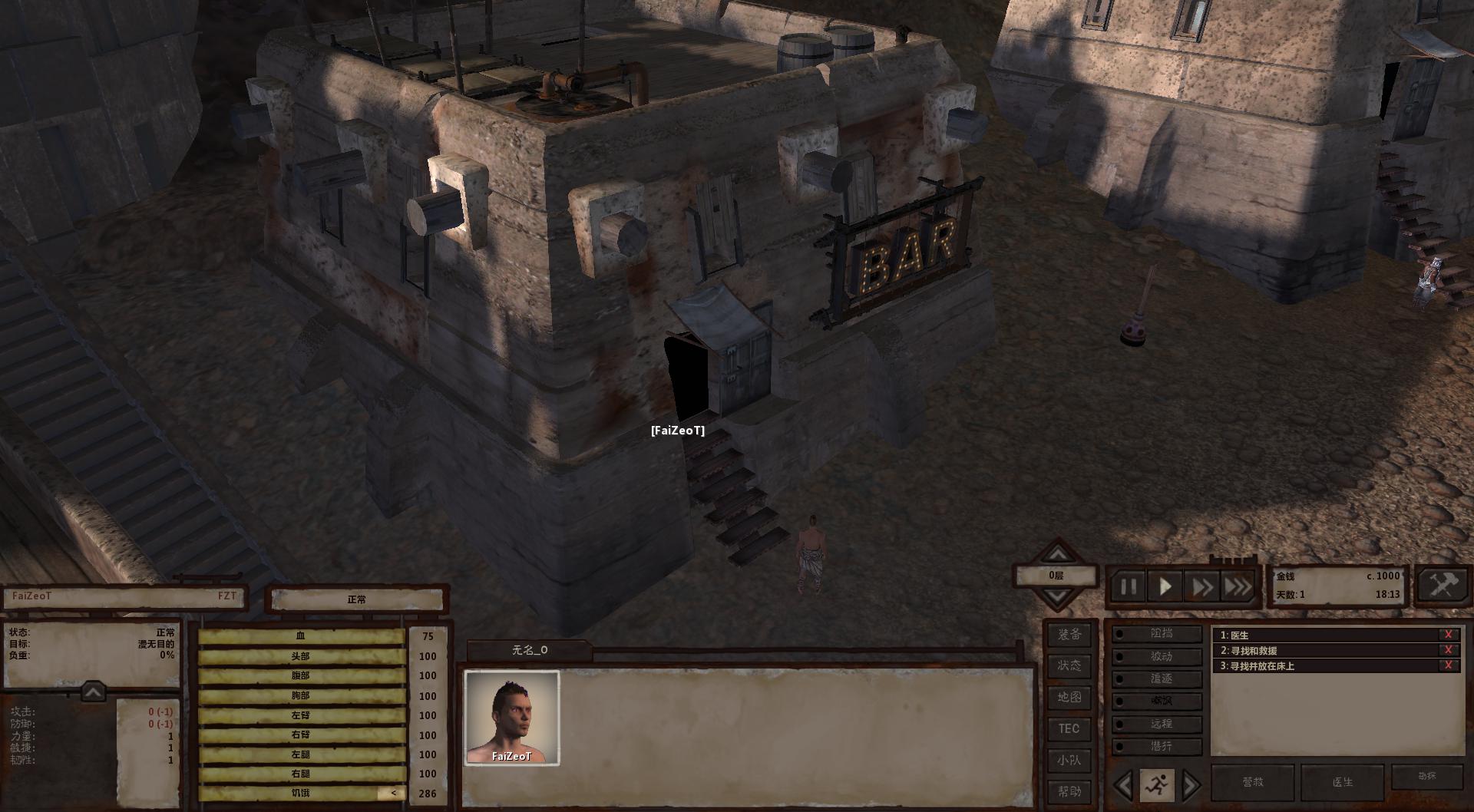This screenshot has height=812, width=1474.
Task: Select the FaiZeoT character portrait
Action: tap(512, 718)
